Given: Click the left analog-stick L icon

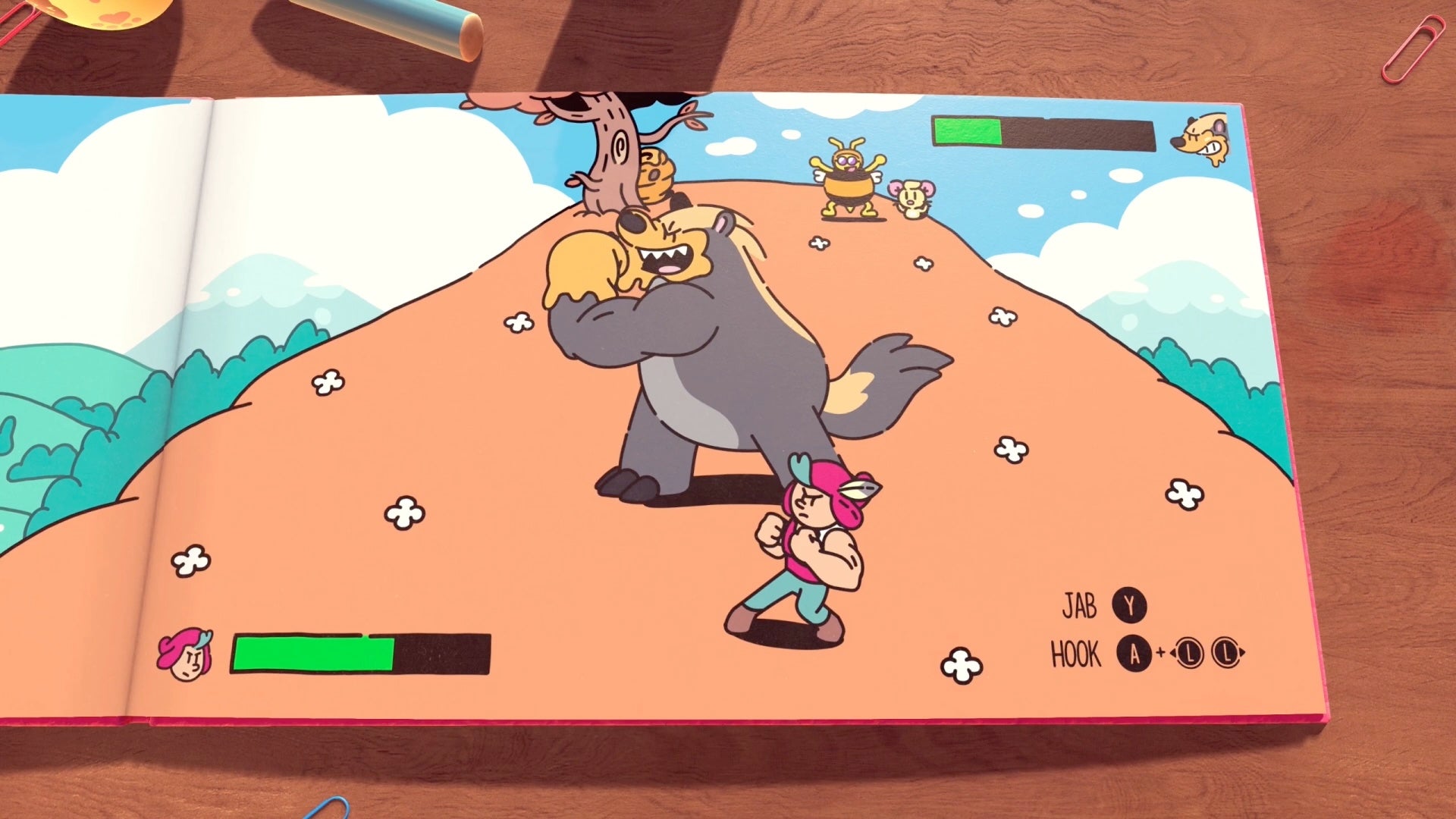Looking at the screenshot, I should [1191, 652].
